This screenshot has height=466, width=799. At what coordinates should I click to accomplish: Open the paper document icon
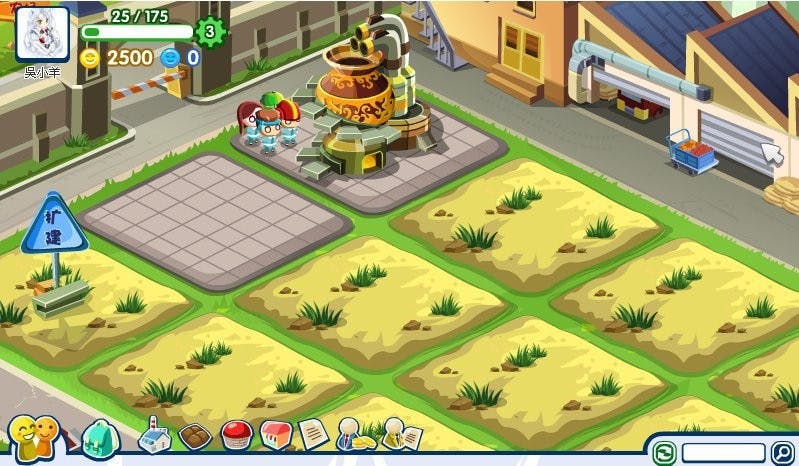pyautogui.click(x=313, y=435)
